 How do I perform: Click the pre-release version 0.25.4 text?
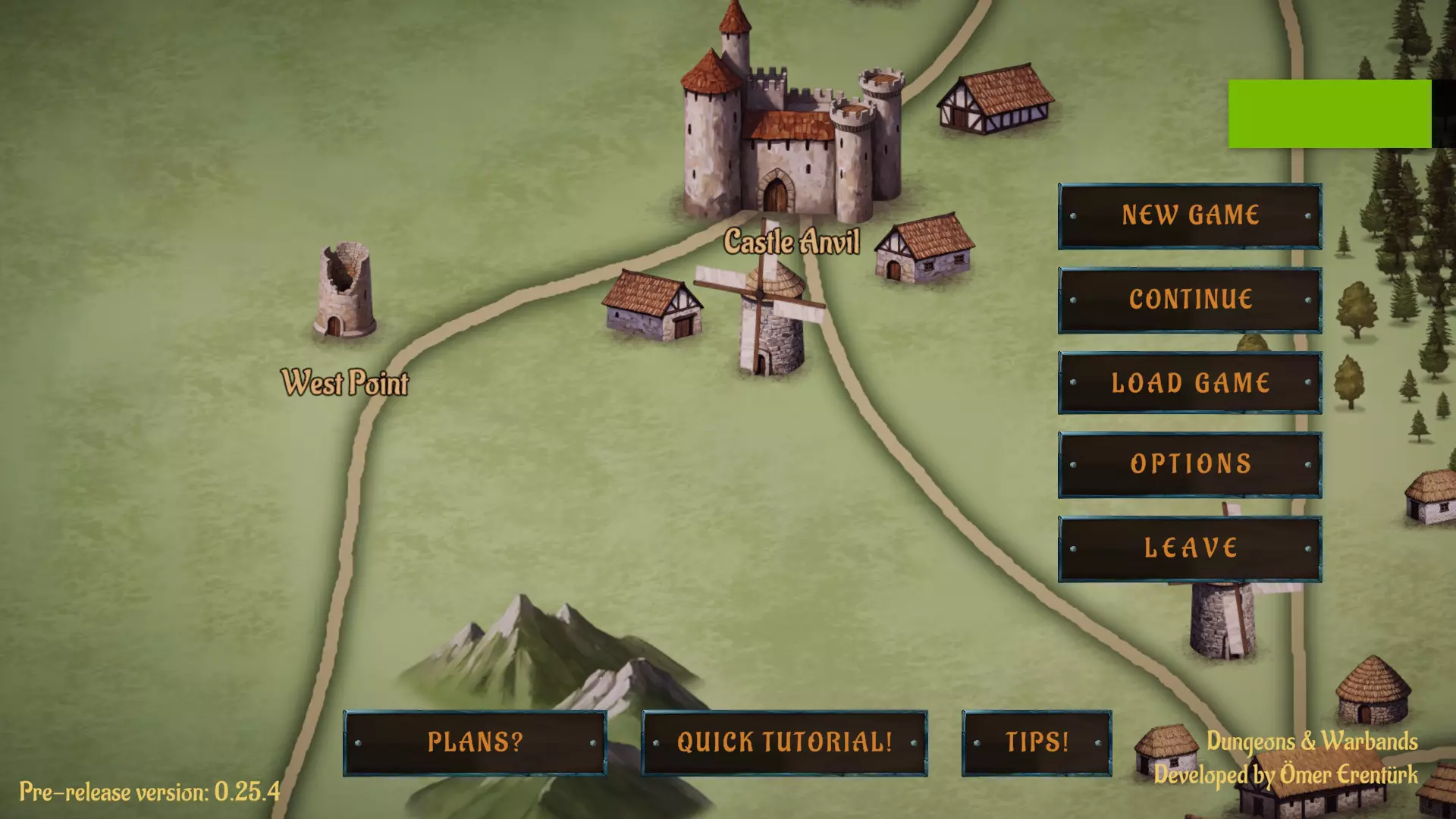[148, 793]
